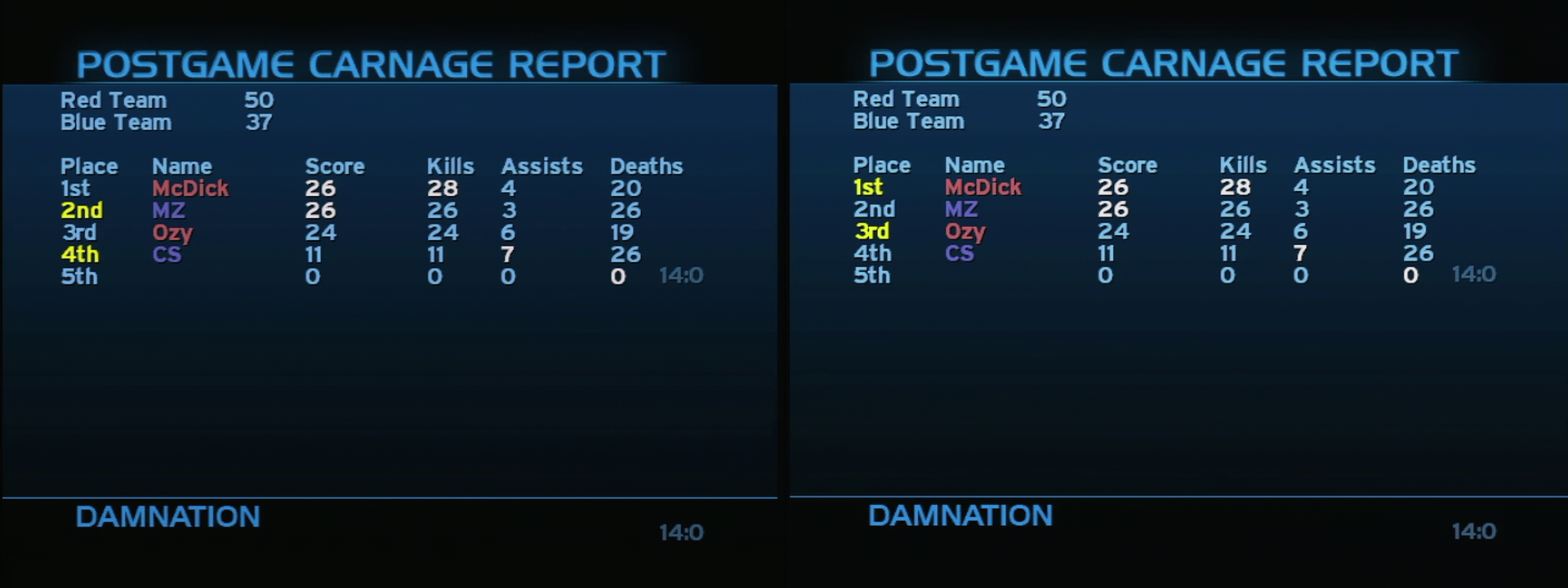
Task: Click the Deaths column header on the right
Action: (x=1439, y=164)
